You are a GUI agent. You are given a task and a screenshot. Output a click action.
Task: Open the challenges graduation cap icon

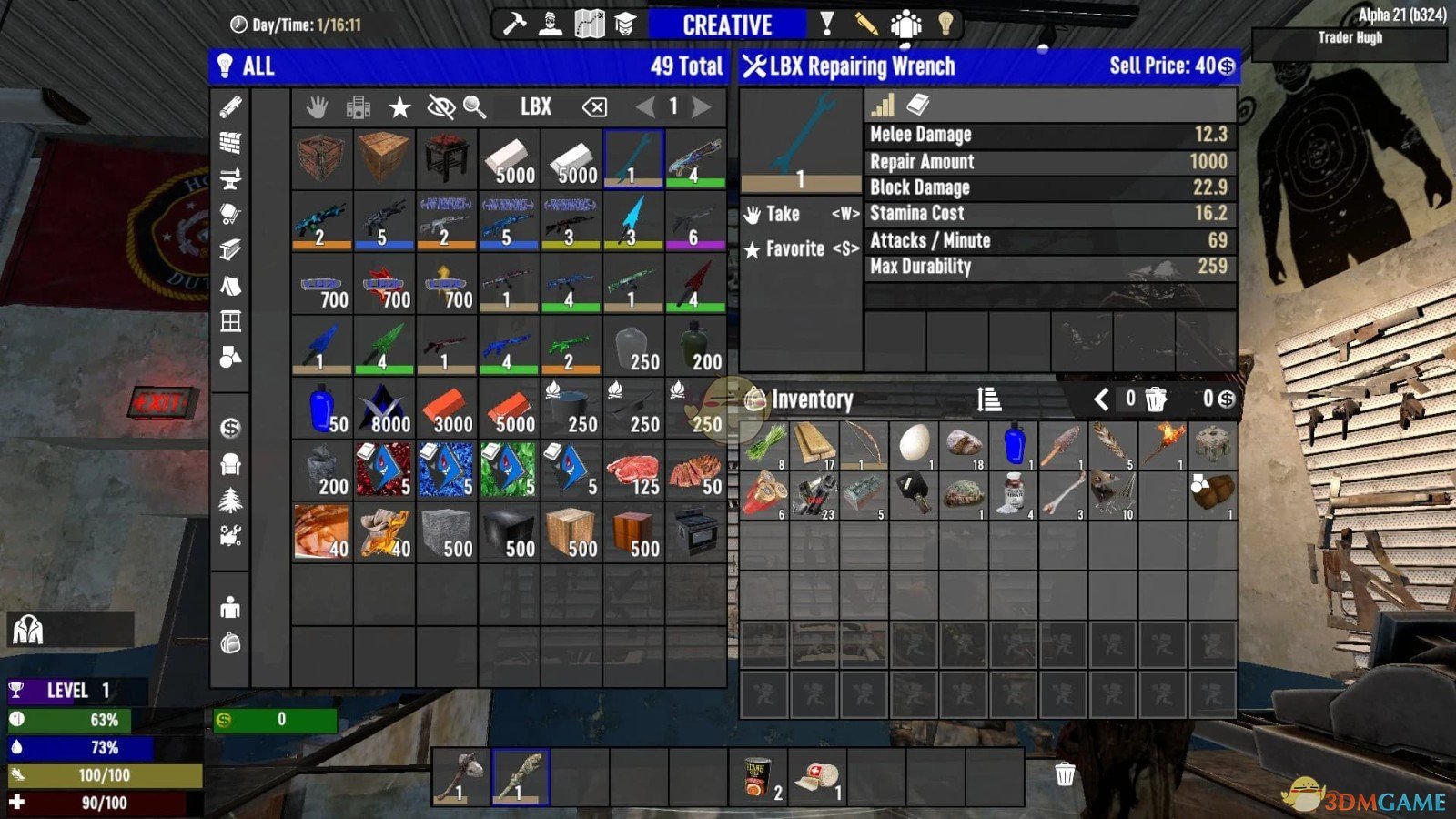(x=625, y=25)
